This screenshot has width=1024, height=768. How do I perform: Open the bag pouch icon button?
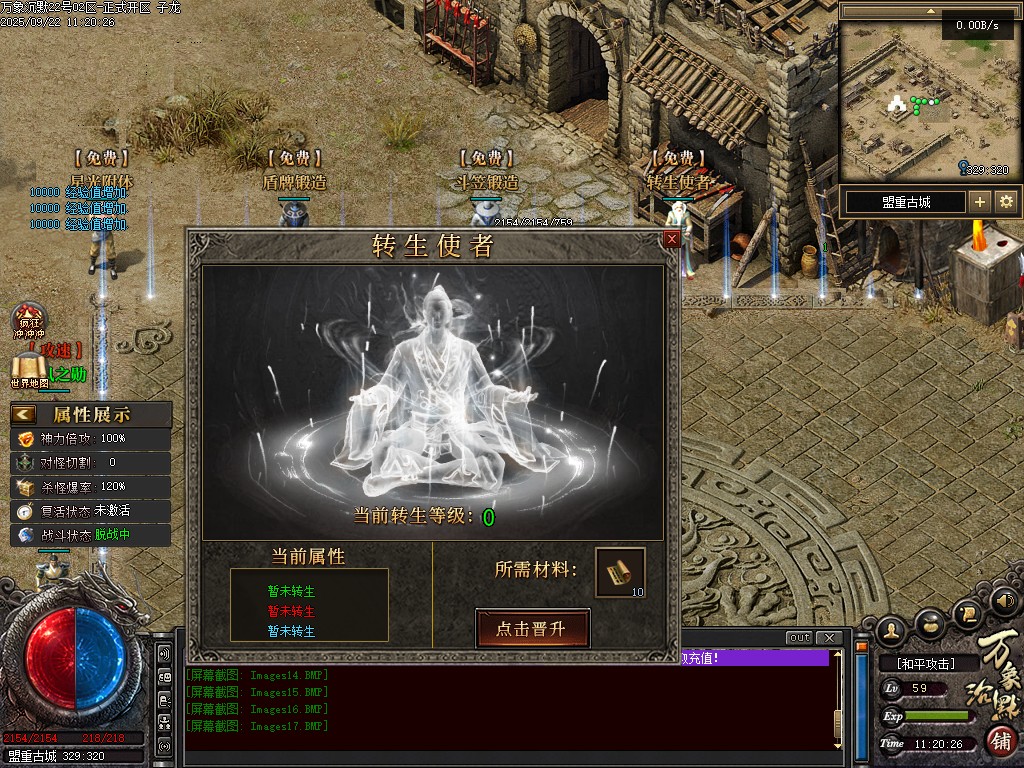(x=930, y=622)
